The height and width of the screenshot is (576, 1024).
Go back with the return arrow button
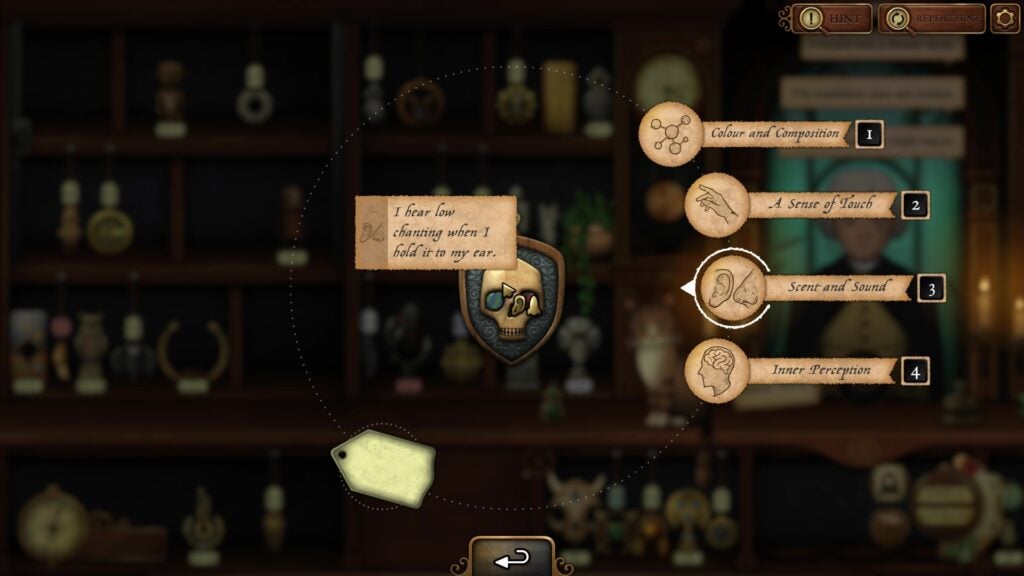512,558
